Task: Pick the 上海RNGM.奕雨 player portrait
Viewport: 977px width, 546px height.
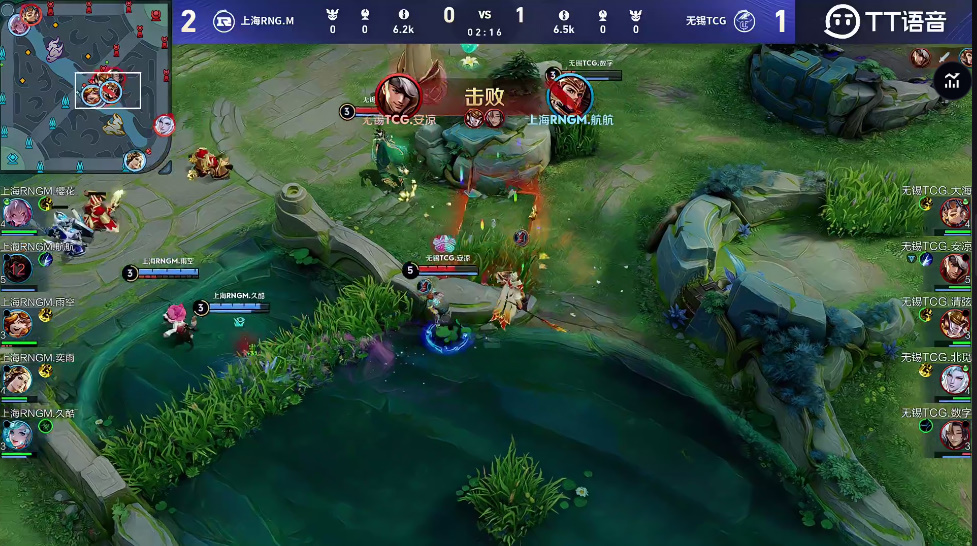Action: [17, 380]
